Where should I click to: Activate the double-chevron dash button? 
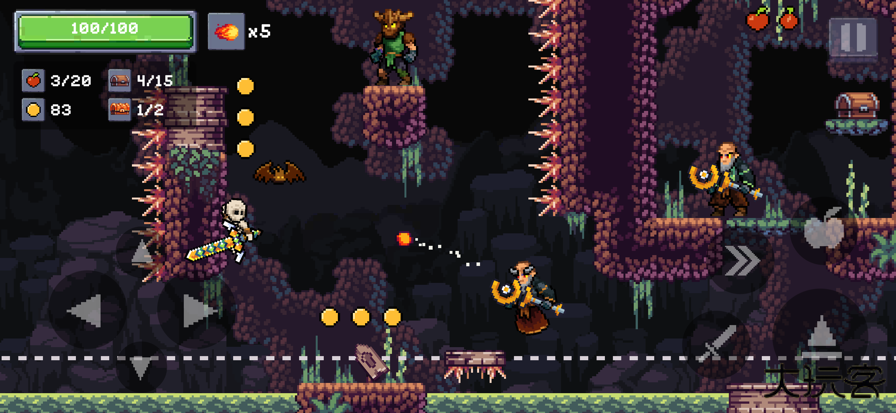742,262
